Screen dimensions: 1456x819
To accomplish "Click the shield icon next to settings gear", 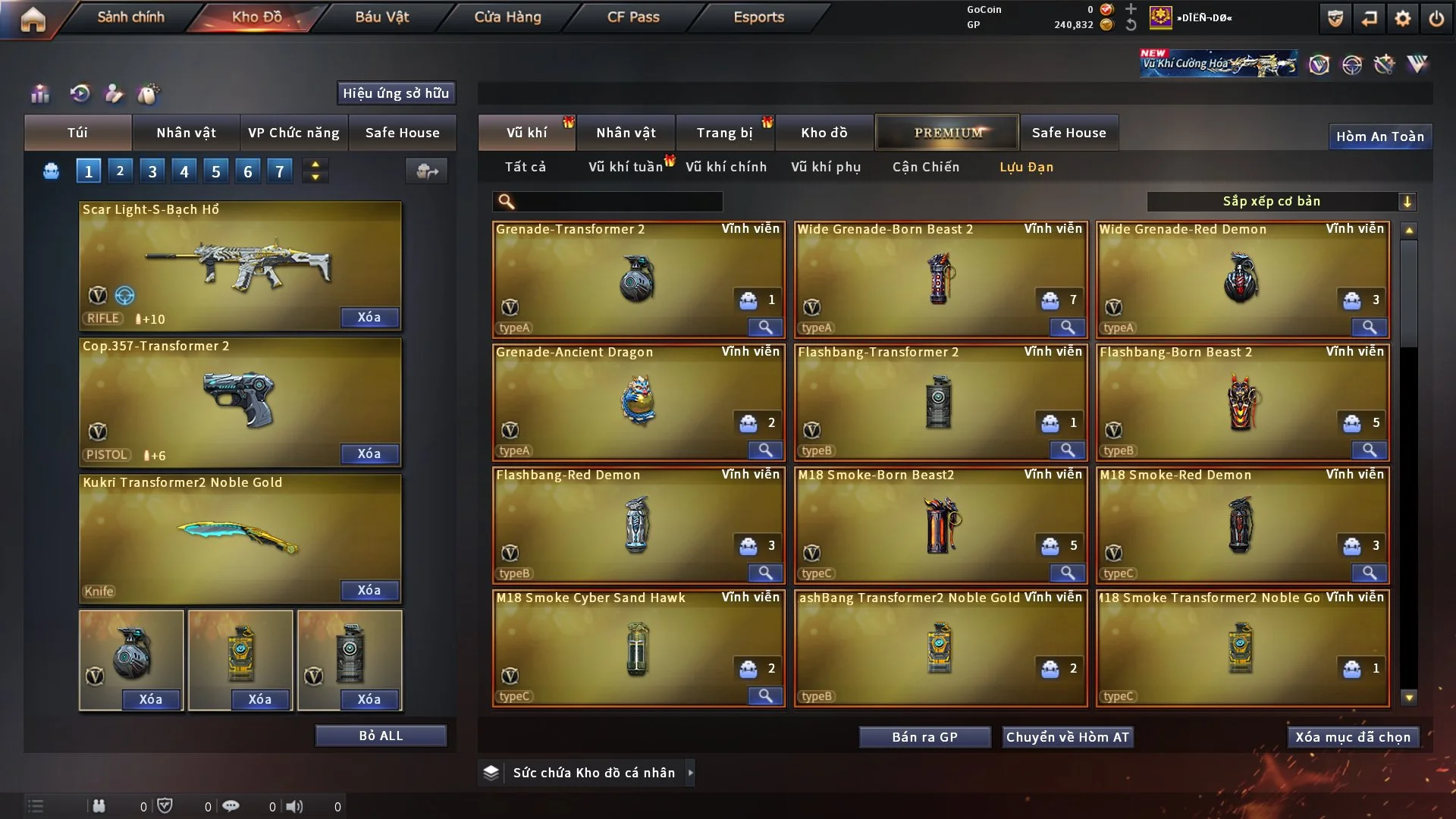I will click(1334, 17).
